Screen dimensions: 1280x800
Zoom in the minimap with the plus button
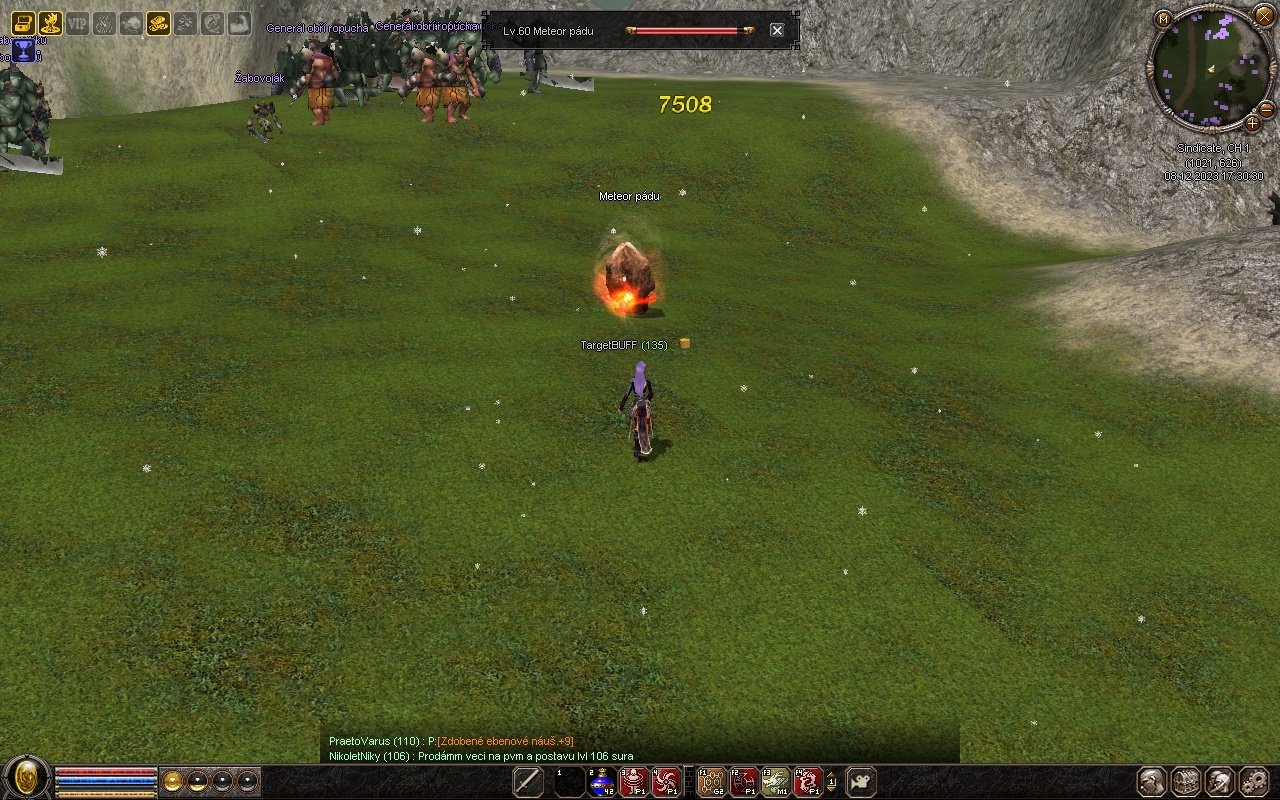[x=1252, y=123]
